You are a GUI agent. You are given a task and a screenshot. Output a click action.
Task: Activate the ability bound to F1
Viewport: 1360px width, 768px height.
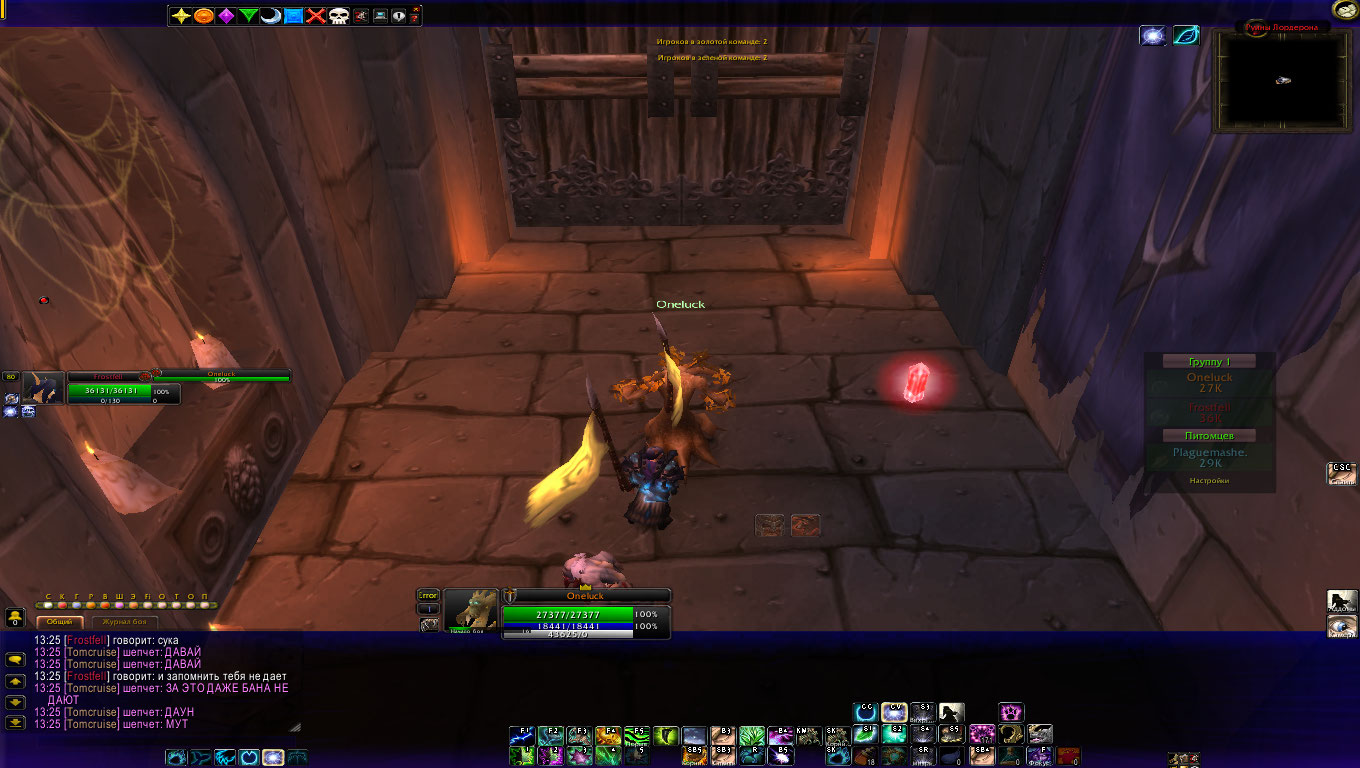(521, 736)
